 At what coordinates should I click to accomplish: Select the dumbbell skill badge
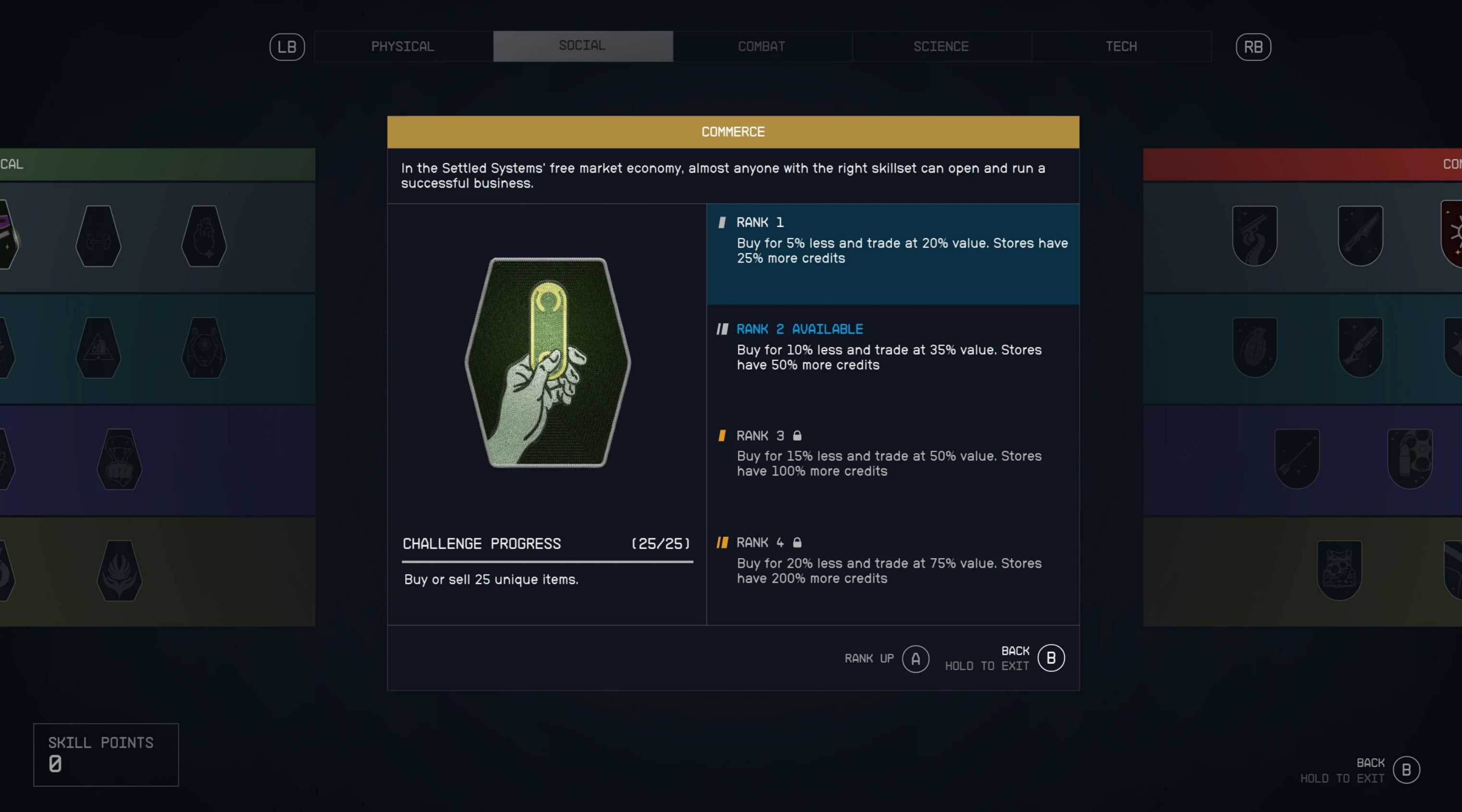click(x=98, y=236)
